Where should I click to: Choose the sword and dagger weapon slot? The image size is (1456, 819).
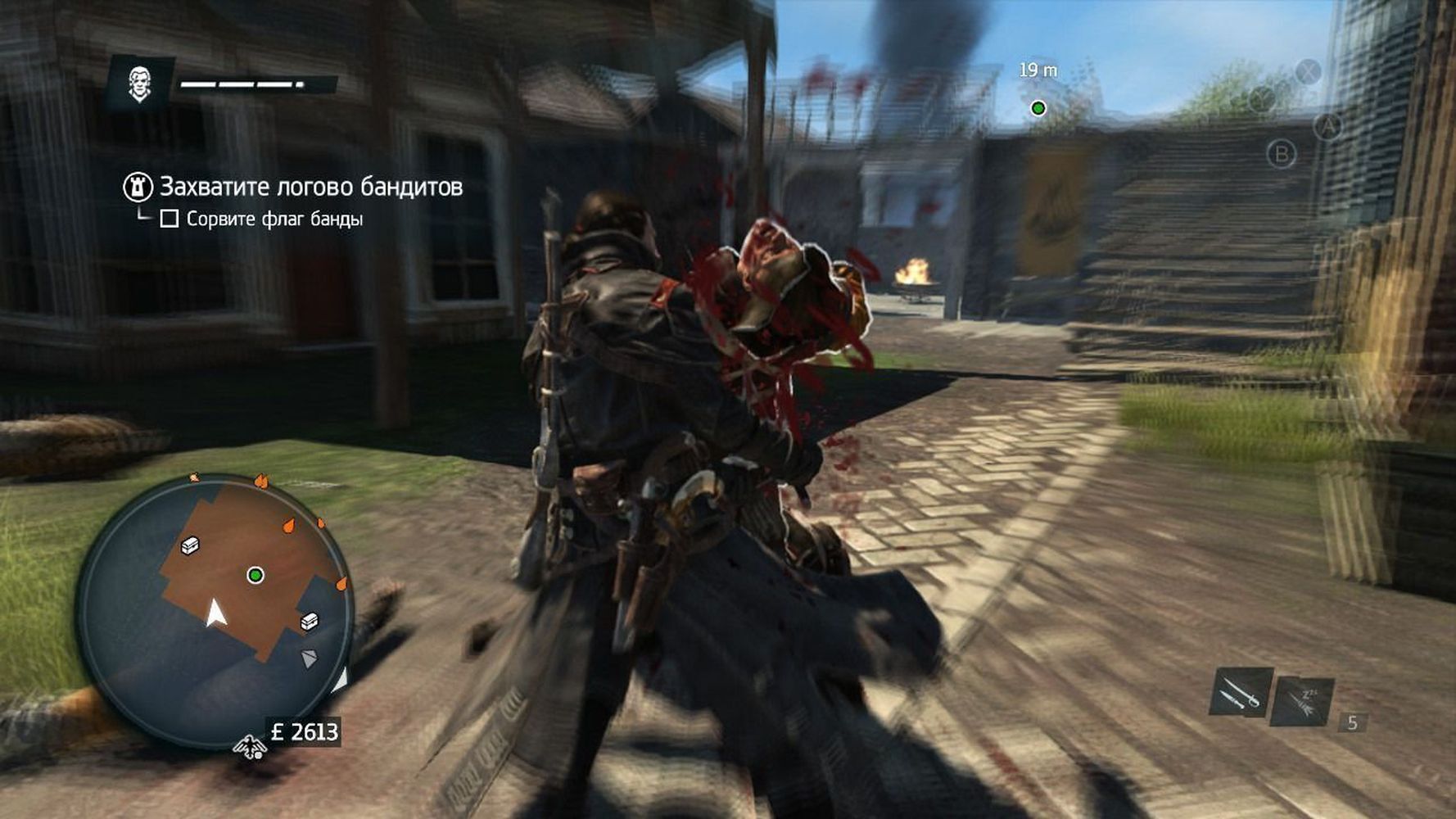pyautogui.click(x=1241, y=692)
